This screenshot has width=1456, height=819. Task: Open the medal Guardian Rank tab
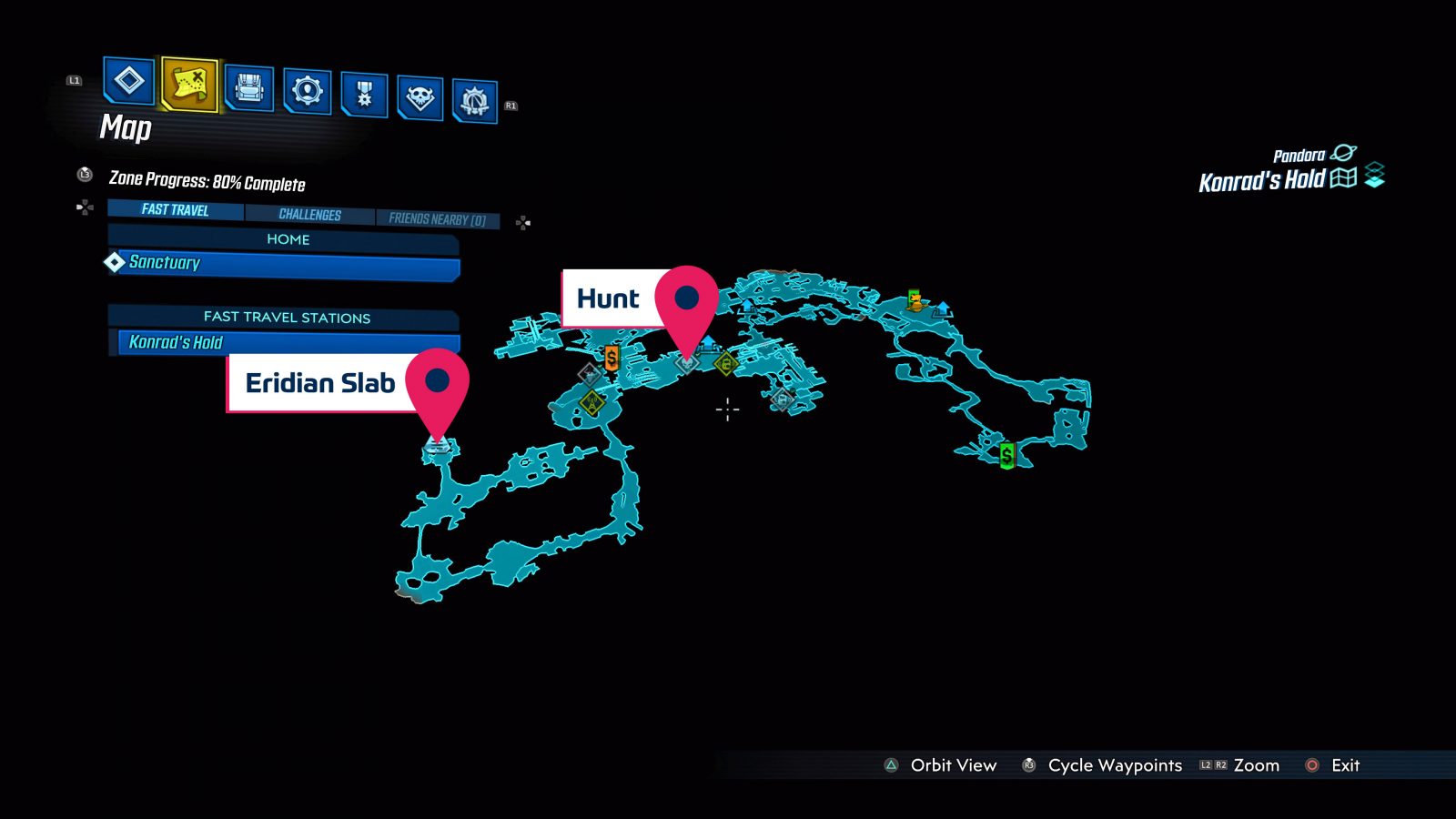(x=364, y=94)
